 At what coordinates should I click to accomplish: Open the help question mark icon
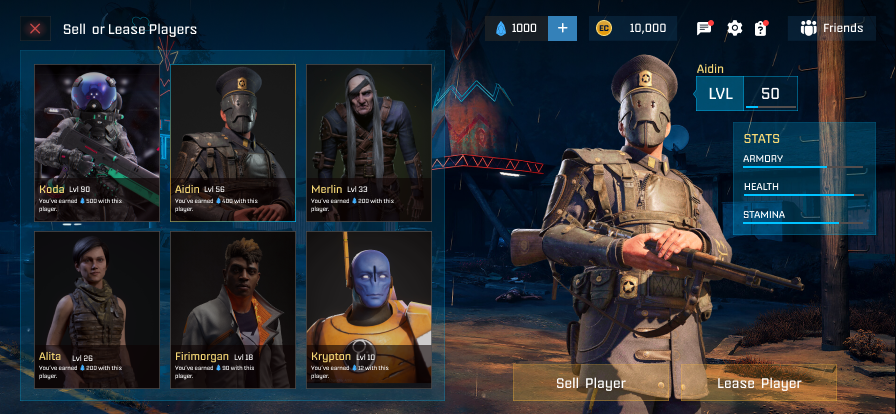(761, 29)
